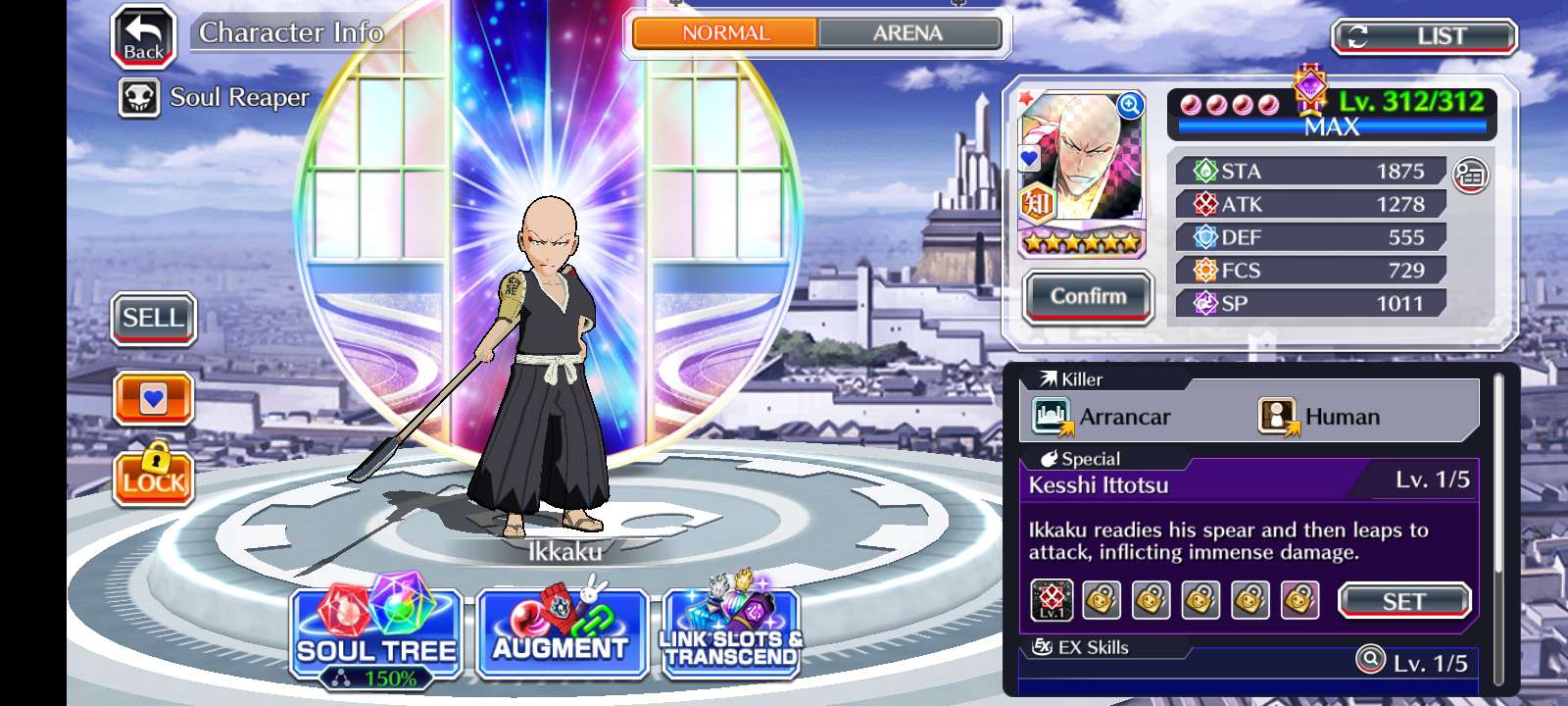
Task: Select the Arrancar killer icon
Action: (x=1052, y=417)
